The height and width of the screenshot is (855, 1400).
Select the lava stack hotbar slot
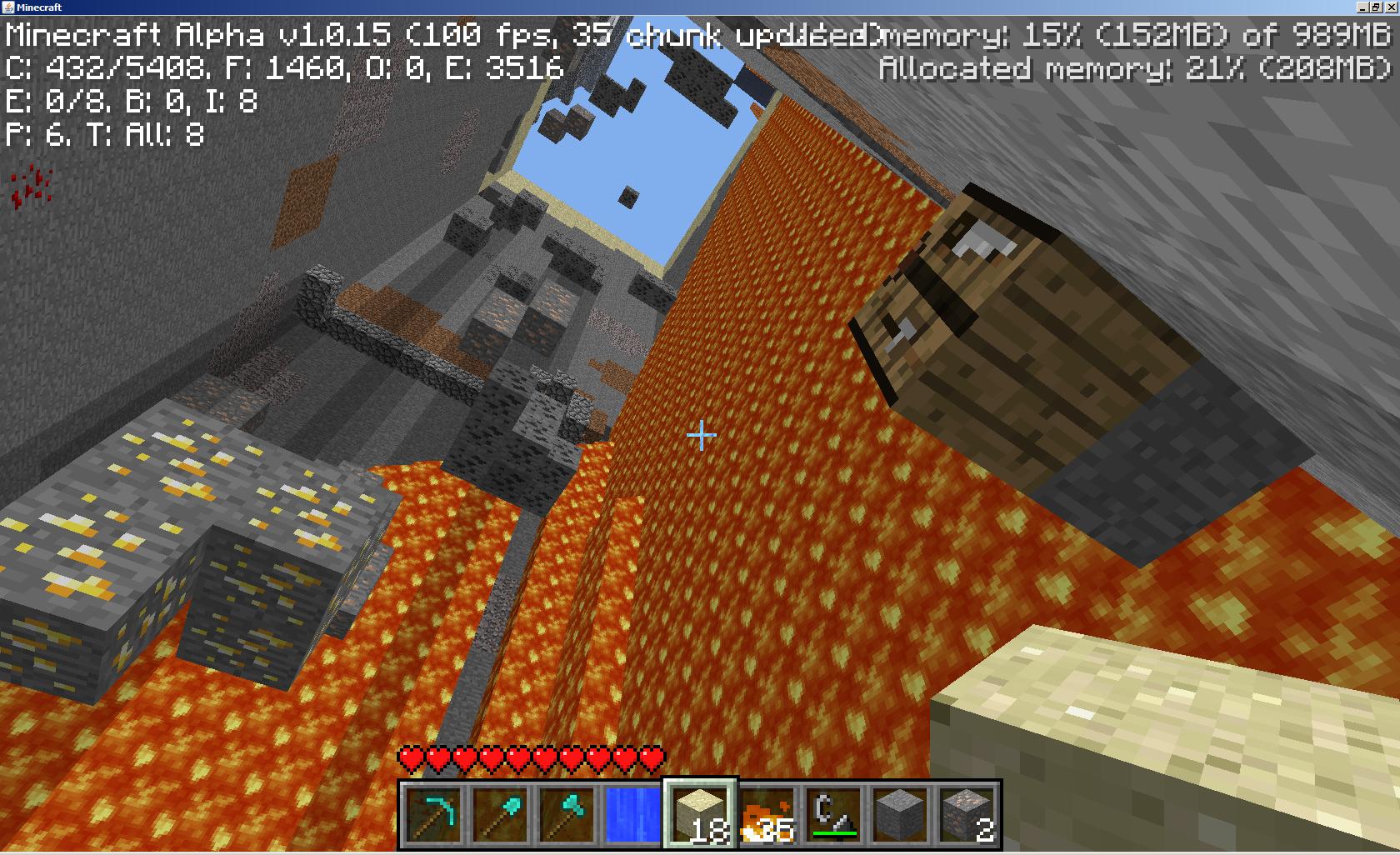tap(767, 814)
